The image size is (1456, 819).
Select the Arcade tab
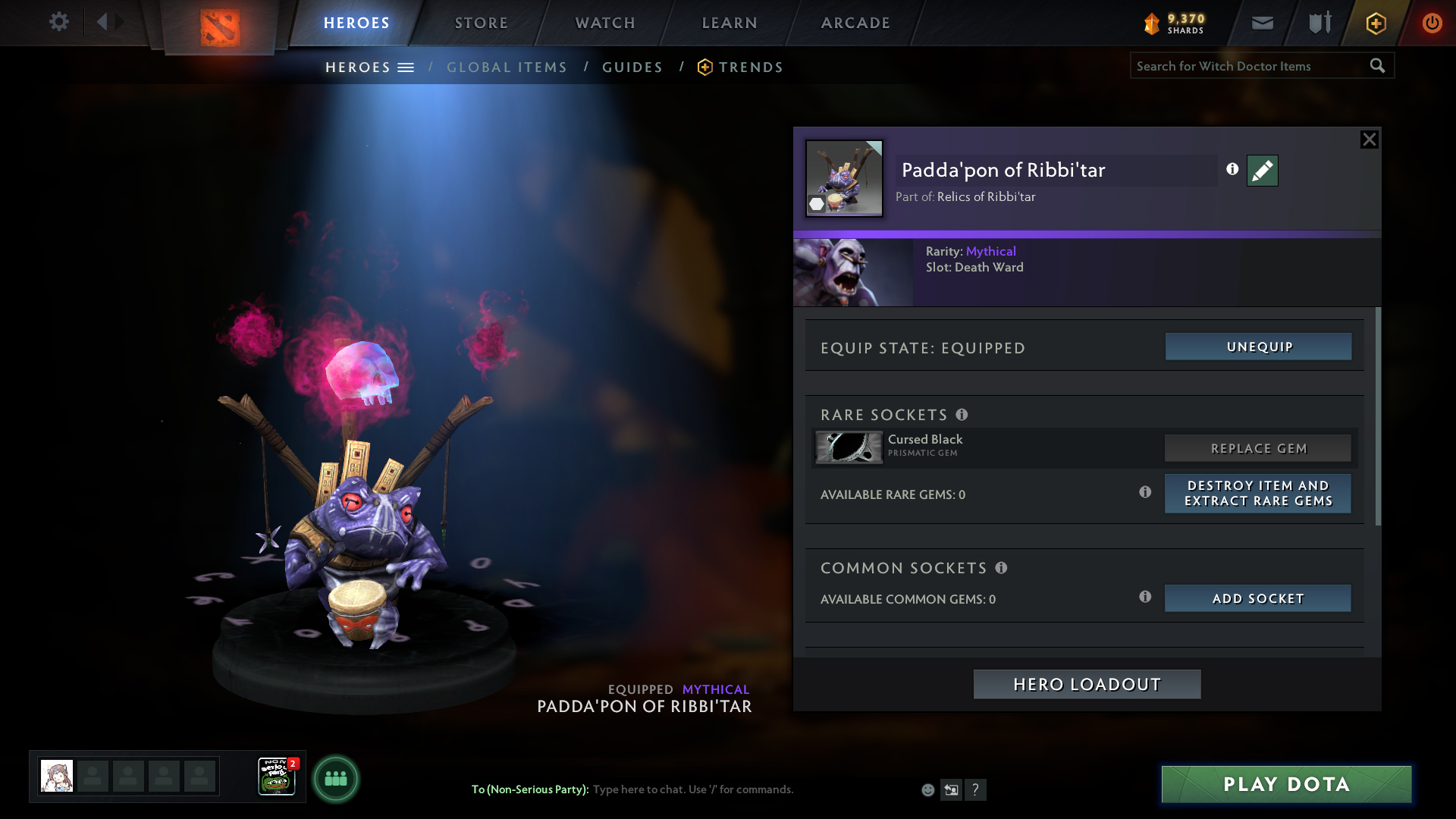(855, 23)
